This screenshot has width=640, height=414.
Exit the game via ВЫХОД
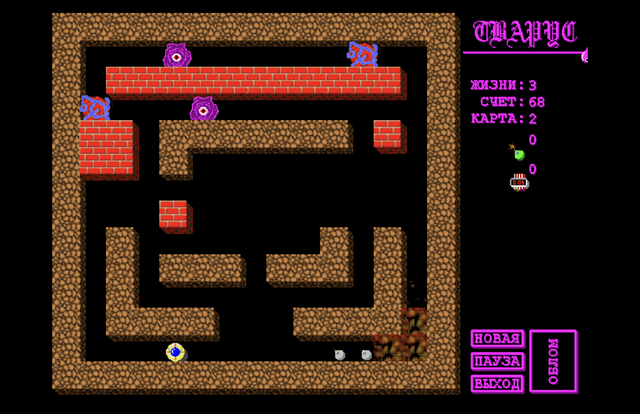click(x=497, y=383)
